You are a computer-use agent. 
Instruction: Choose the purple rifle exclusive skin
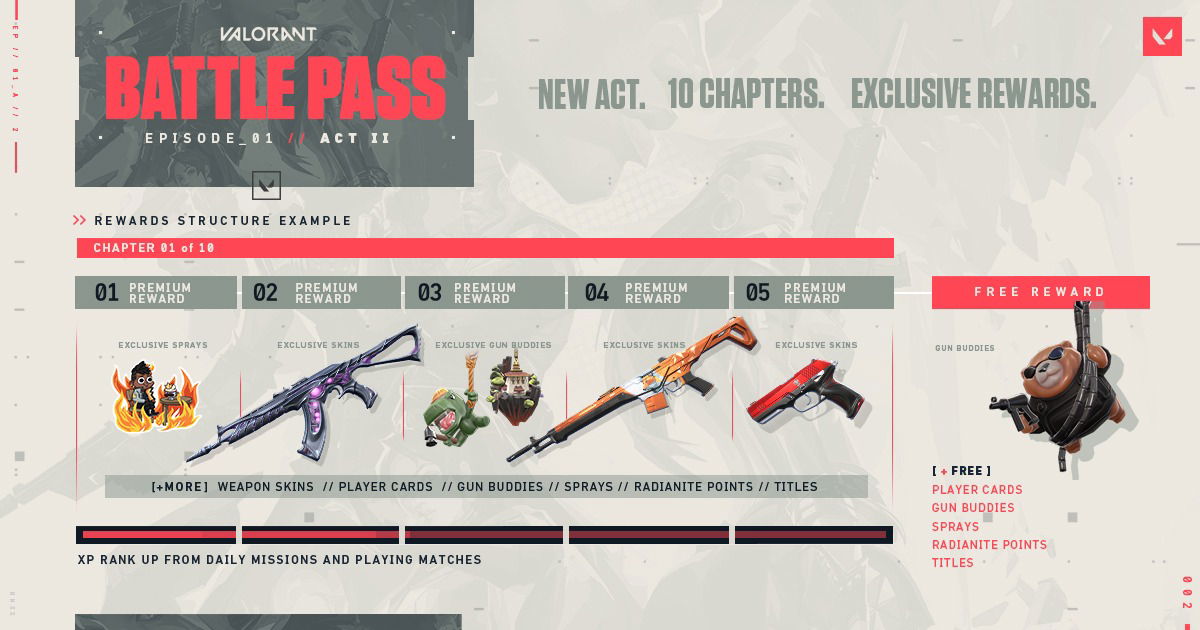(310, 395)
